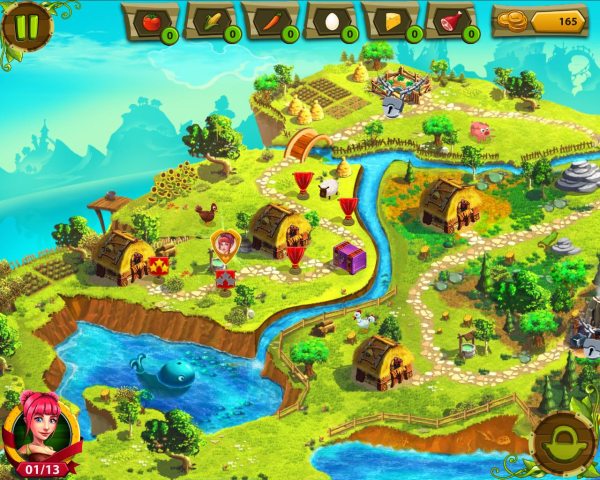Click the girl's heart-shaped map marker
The height and width of the screenshot is (480, 600).
(224, 243)
